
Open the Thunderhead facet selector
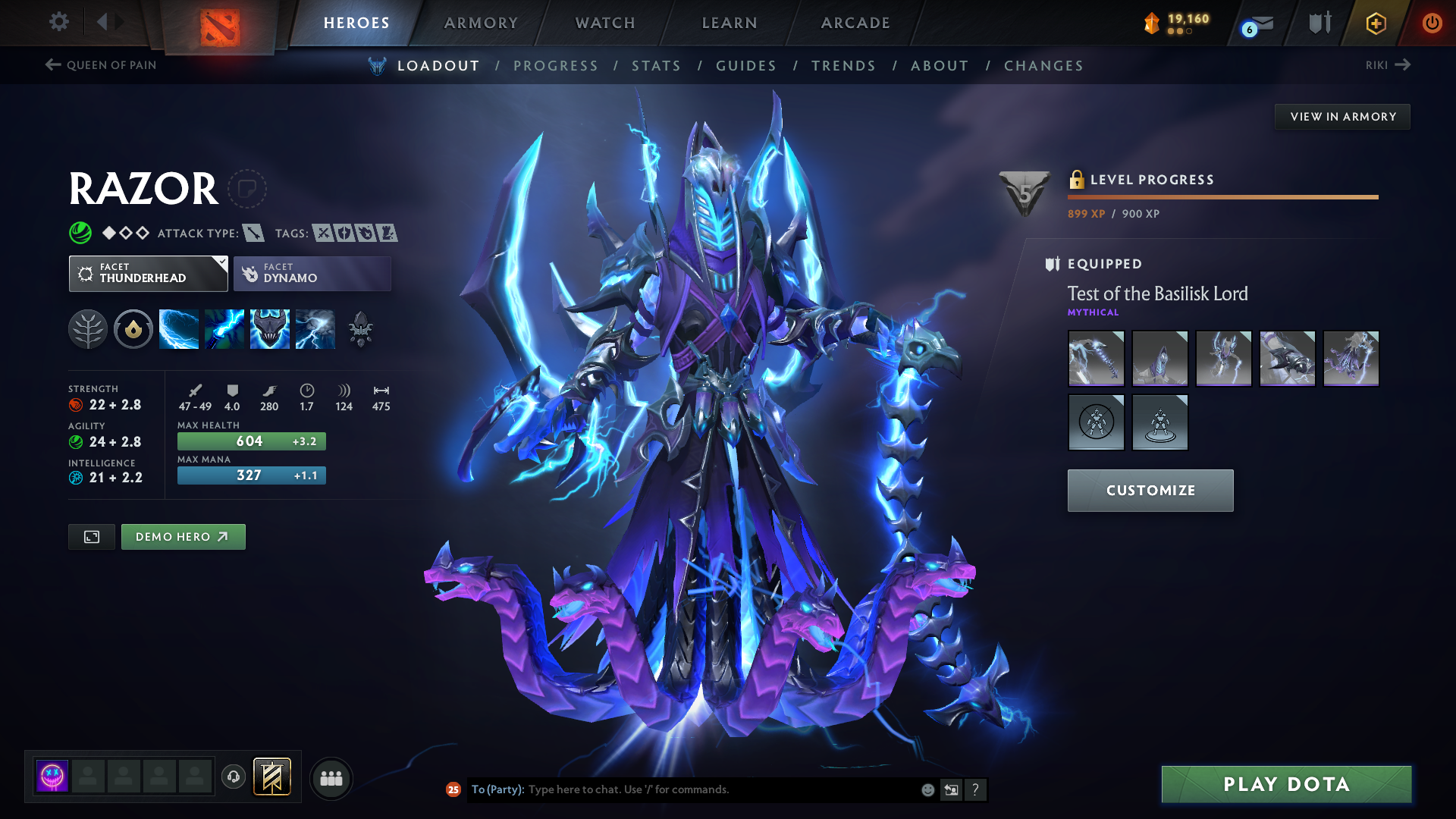(x=148, y=273)
